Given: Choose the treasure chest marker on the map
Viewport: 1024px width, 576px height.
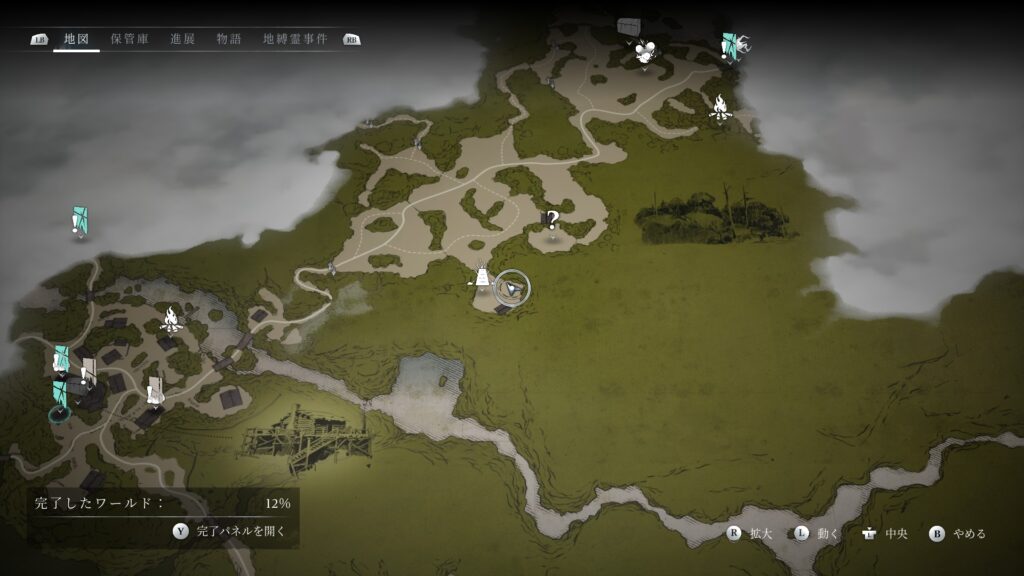Looking at the screenshot, I should [628, 25].
